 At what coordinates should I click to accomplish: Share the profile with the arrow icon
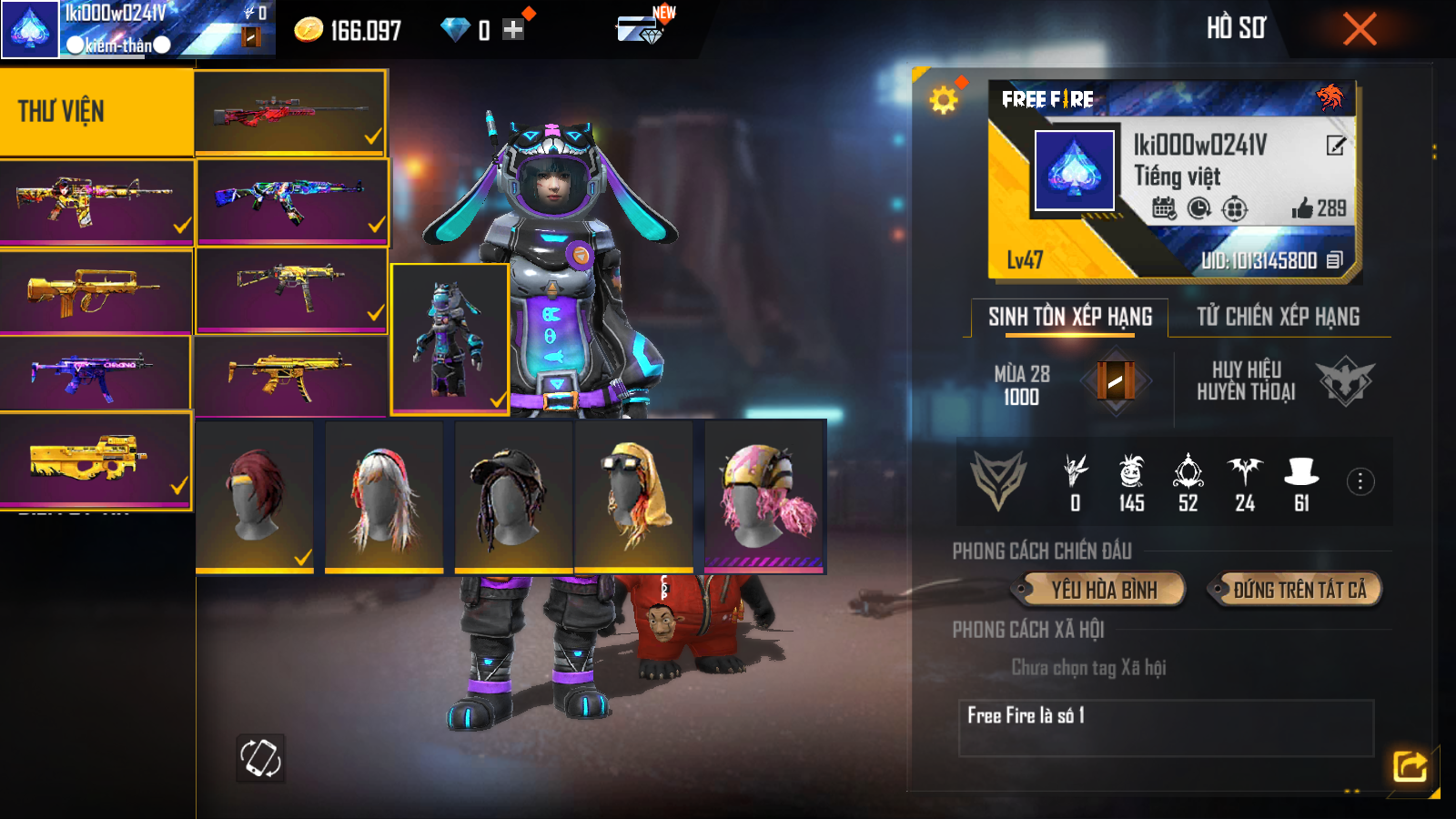click(x=1410, y=765)
